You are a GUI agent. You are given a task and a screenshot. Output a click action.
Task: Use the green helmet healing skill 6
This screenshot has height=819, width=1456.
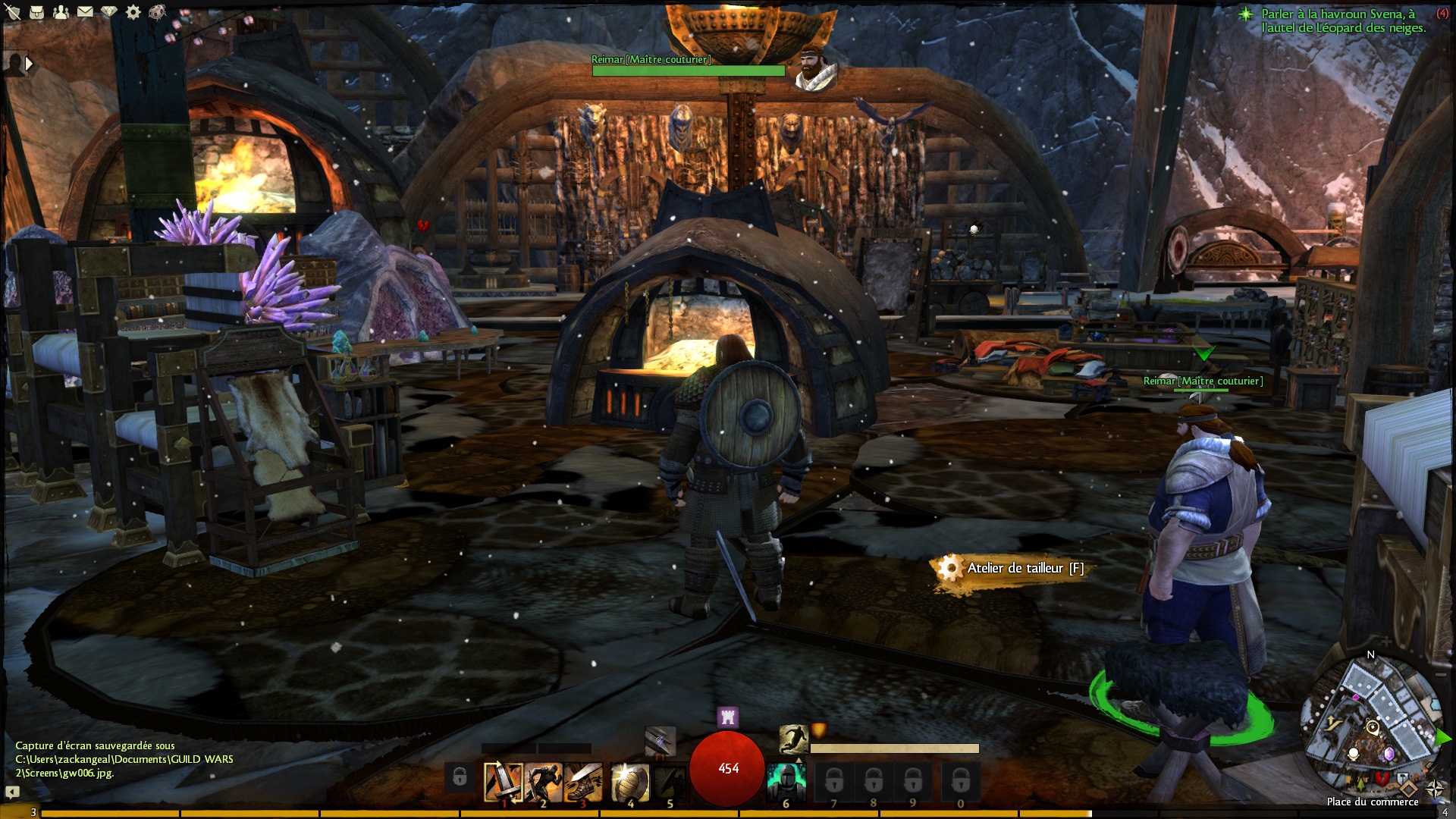[786, 782]
